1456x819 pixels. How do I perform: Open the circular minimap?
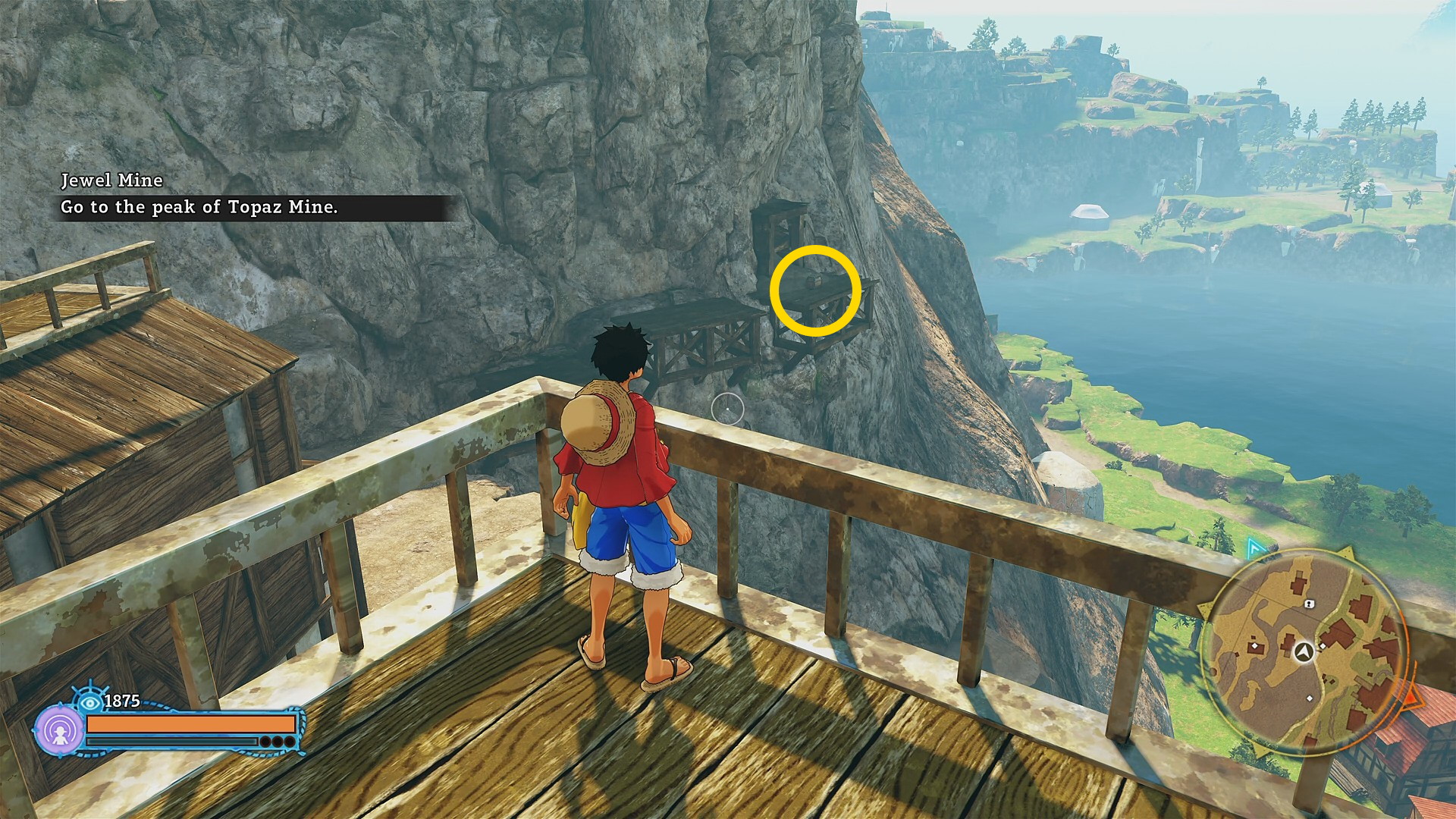1305,651
